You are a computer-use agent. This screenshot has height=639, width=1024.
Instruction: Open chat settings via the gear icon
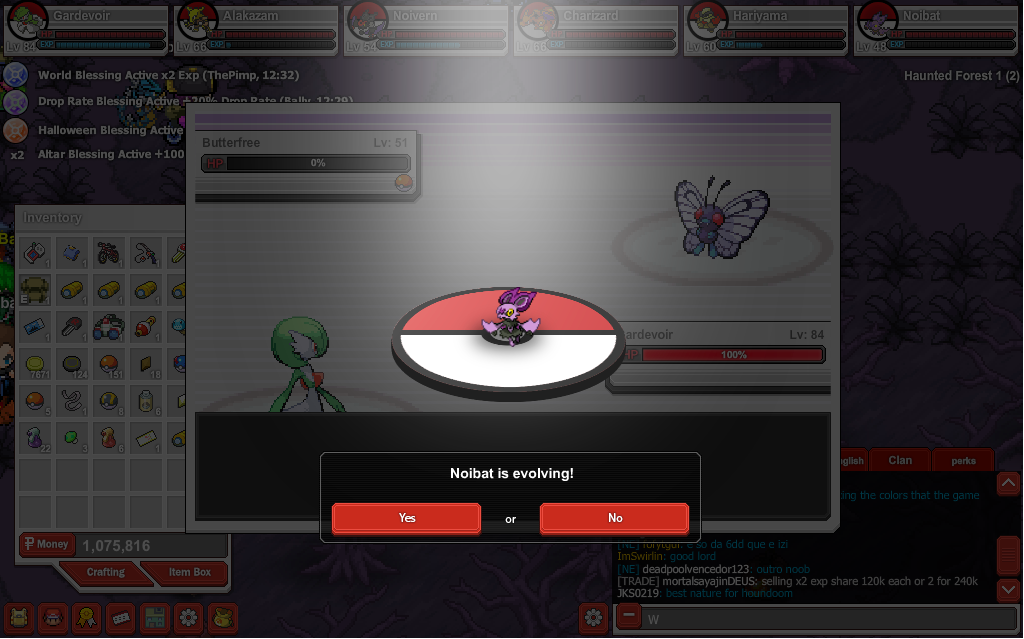click(x=594, y=617)
